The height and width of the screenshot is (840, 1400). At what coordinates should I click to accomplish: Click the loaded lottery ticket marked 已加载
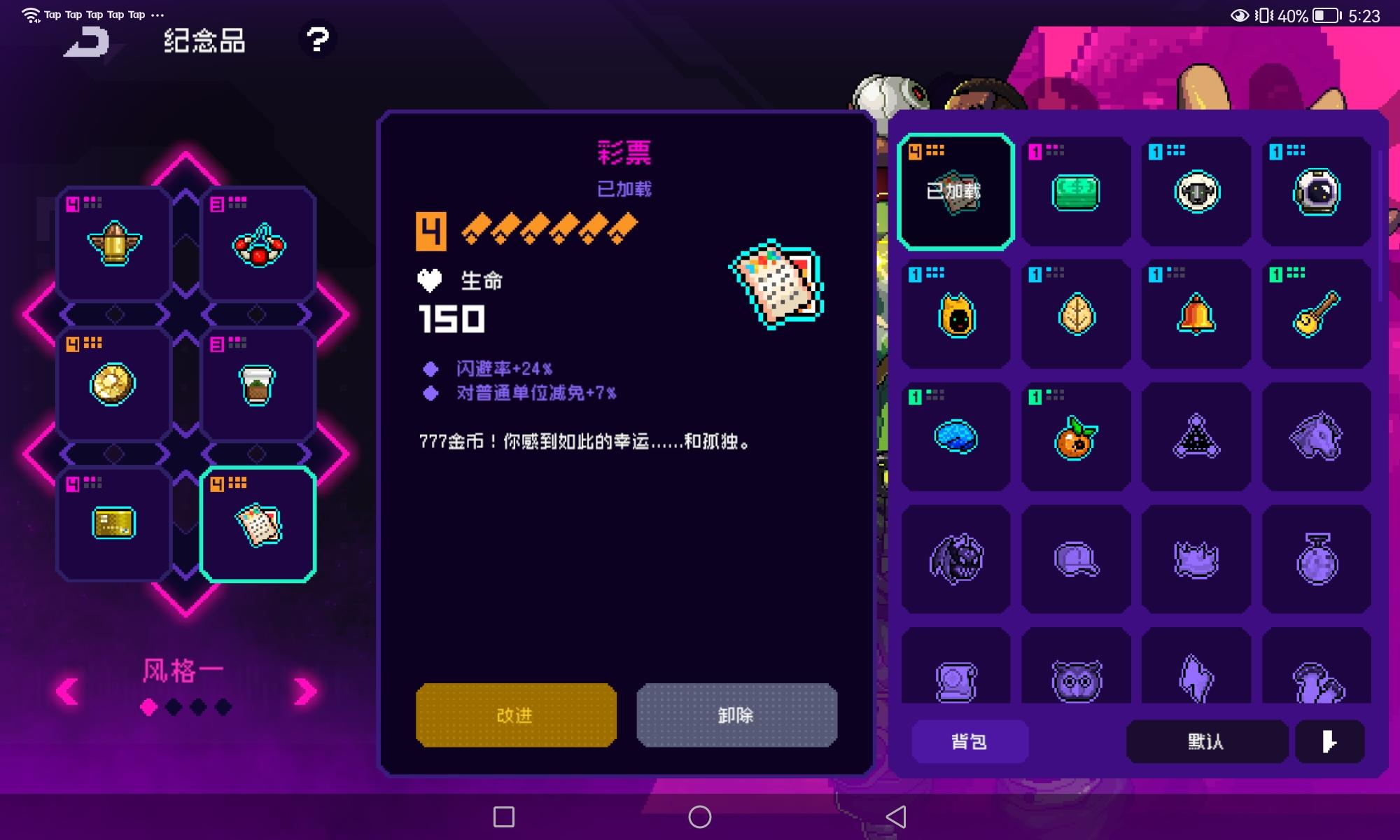[955, 191]
